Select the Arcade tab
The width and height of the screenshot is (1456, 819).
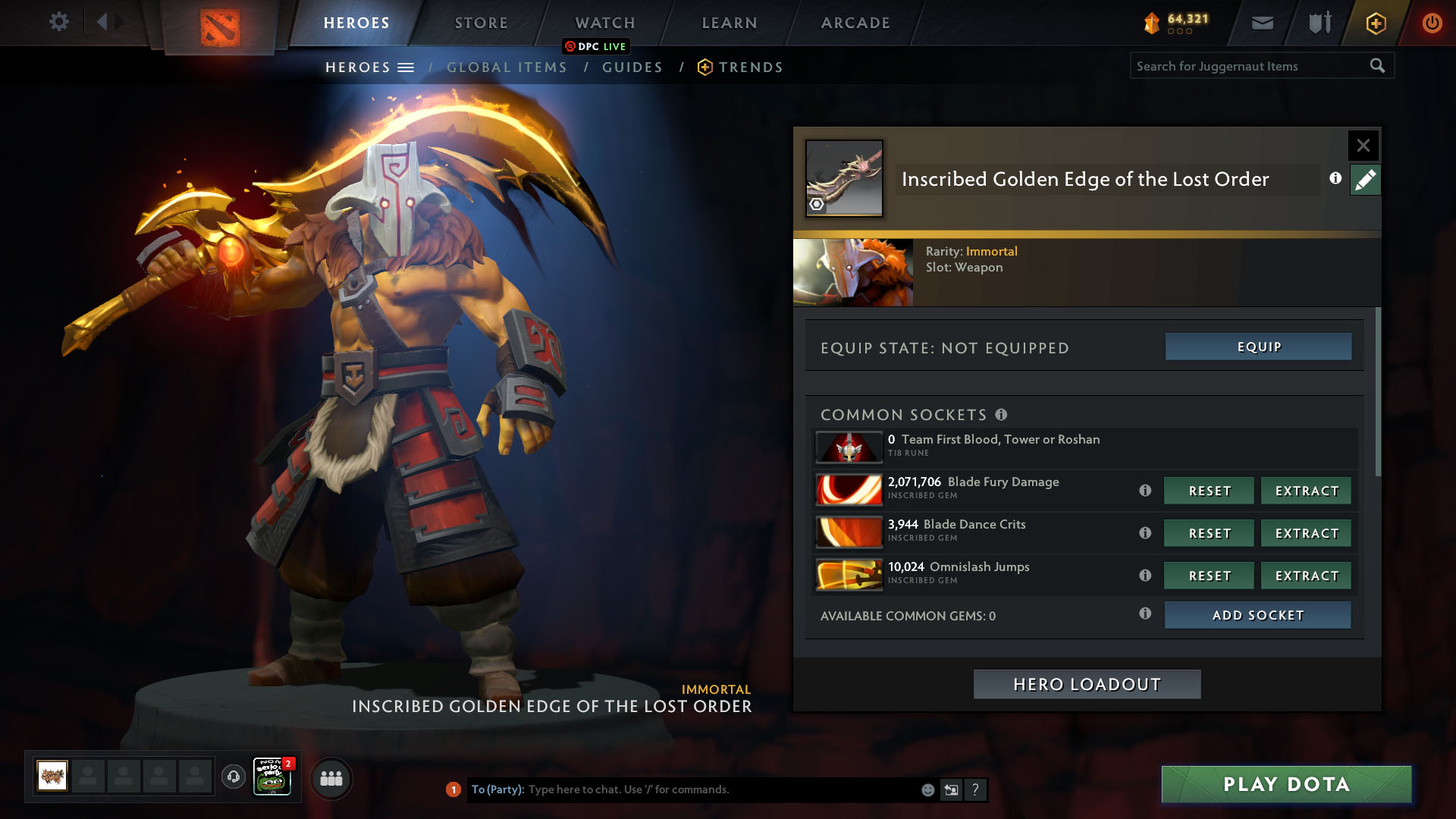(855, 23)
